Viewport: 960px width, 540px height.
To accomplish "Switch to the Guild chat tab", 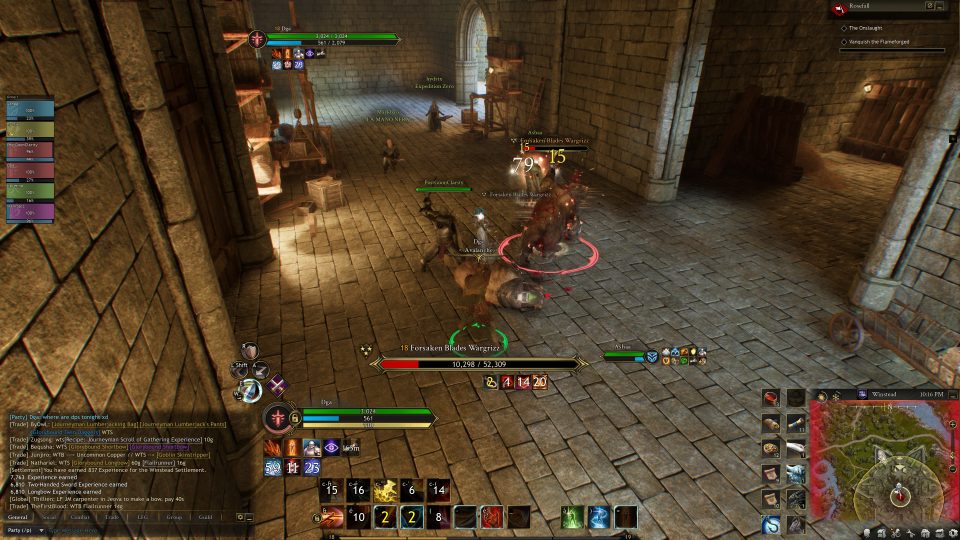I will (205, 517).
